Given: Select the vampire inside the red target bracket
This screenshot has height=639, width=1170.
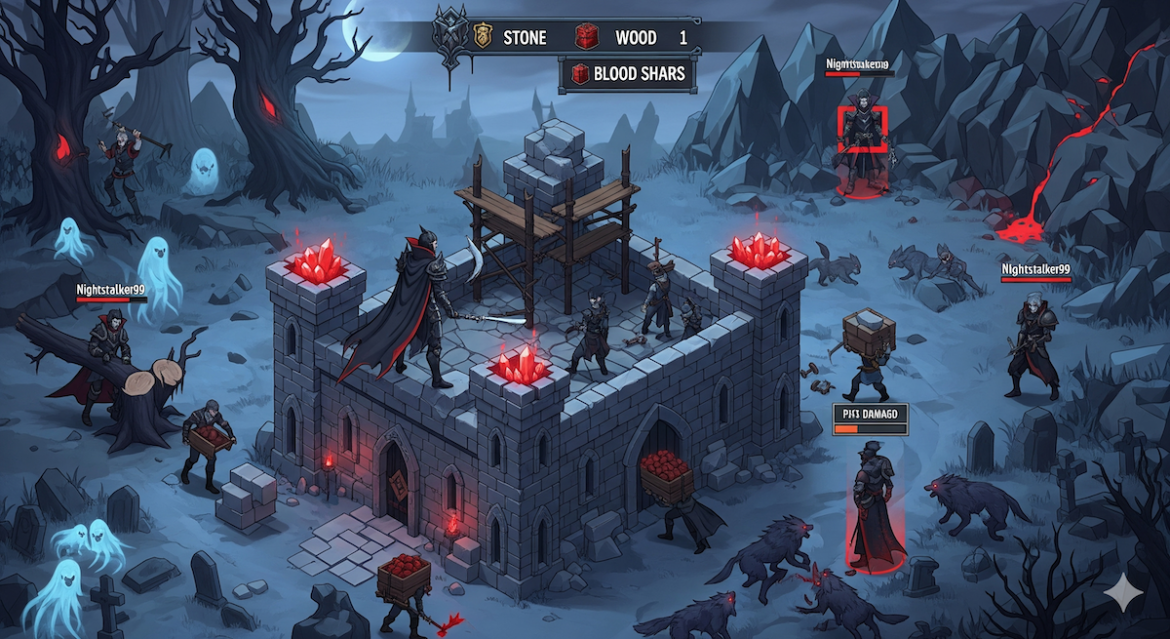Looking at the screenshot, I should [x=861, y=130].
